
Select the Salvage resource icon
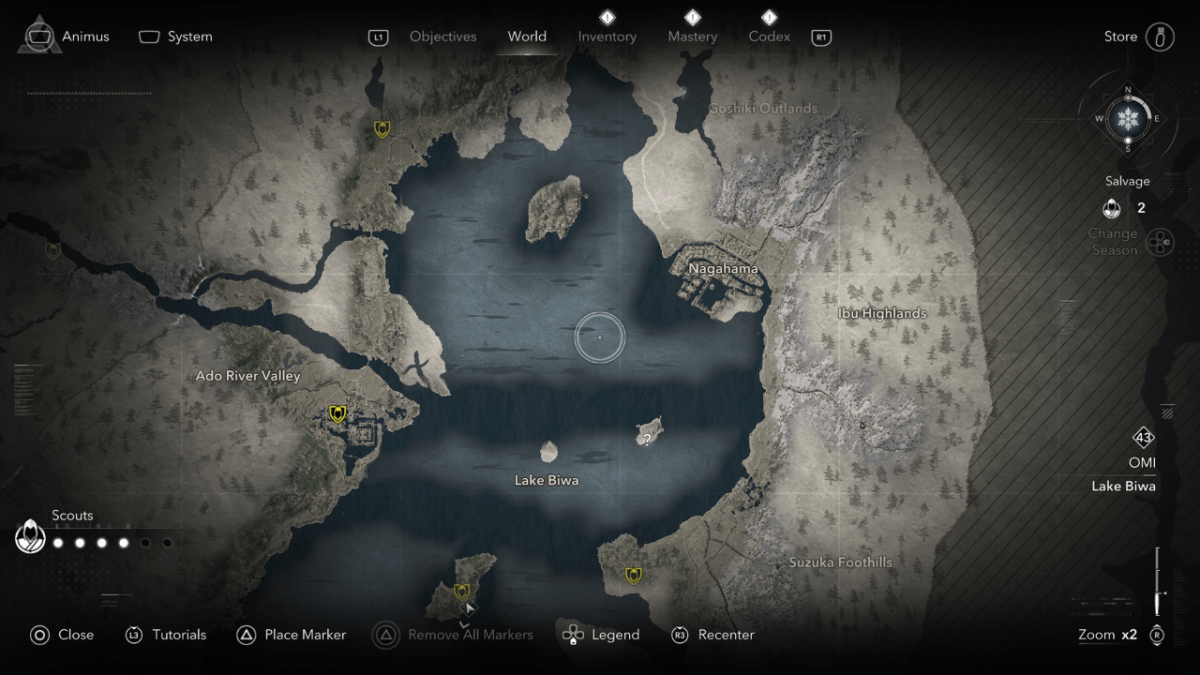coord(1110,208)
